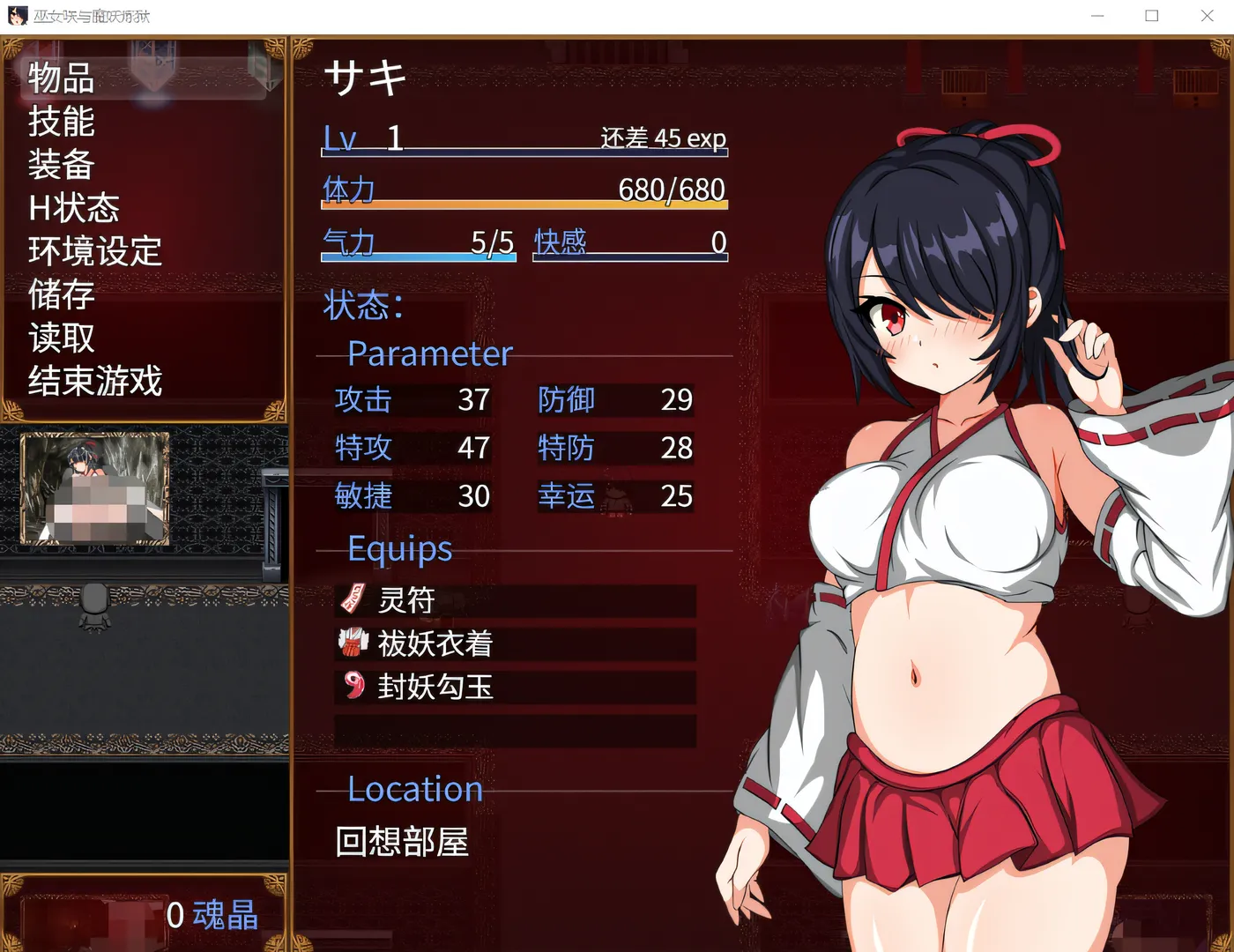
Task: Select the 灵符 talisman equipment slot
Action: click(515, 600)
